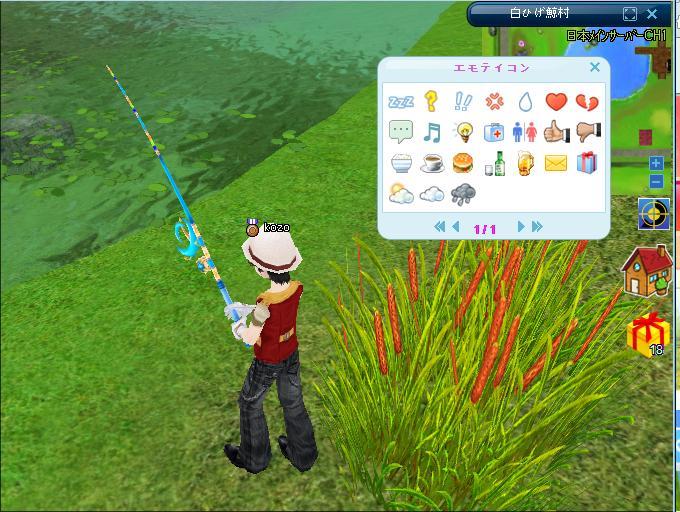Choose the thumbs down emoticon

[588, 132]
